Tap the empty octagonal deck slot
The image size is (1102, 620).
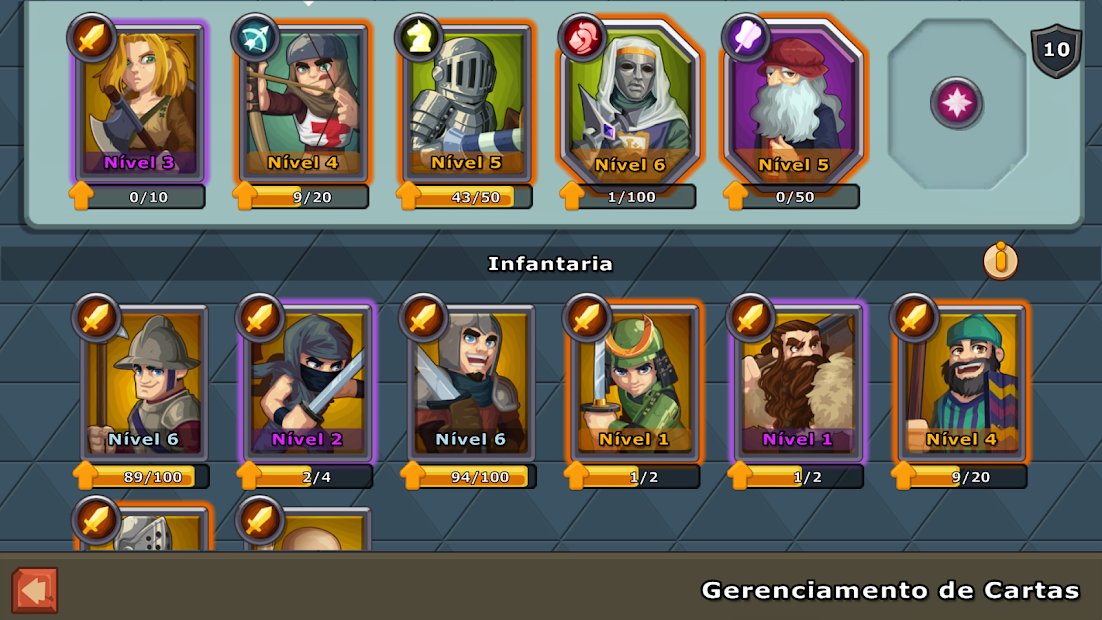pyautogui.click(x=957, y=103)
